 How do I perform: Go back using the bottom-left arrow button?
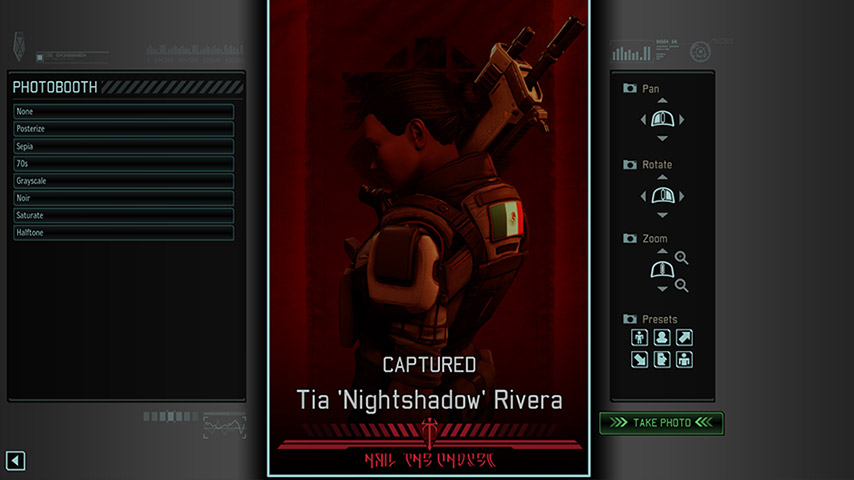(15, 460)
